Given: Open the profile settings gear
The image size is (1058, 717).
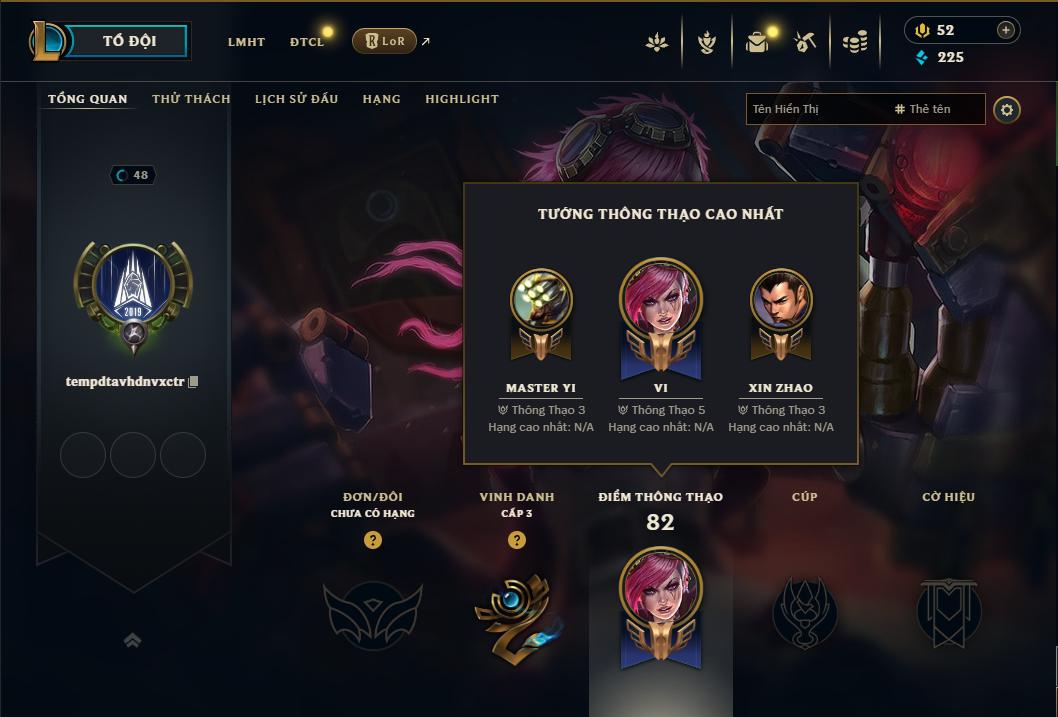Looking at the screenshot, I should point(1007,110).
